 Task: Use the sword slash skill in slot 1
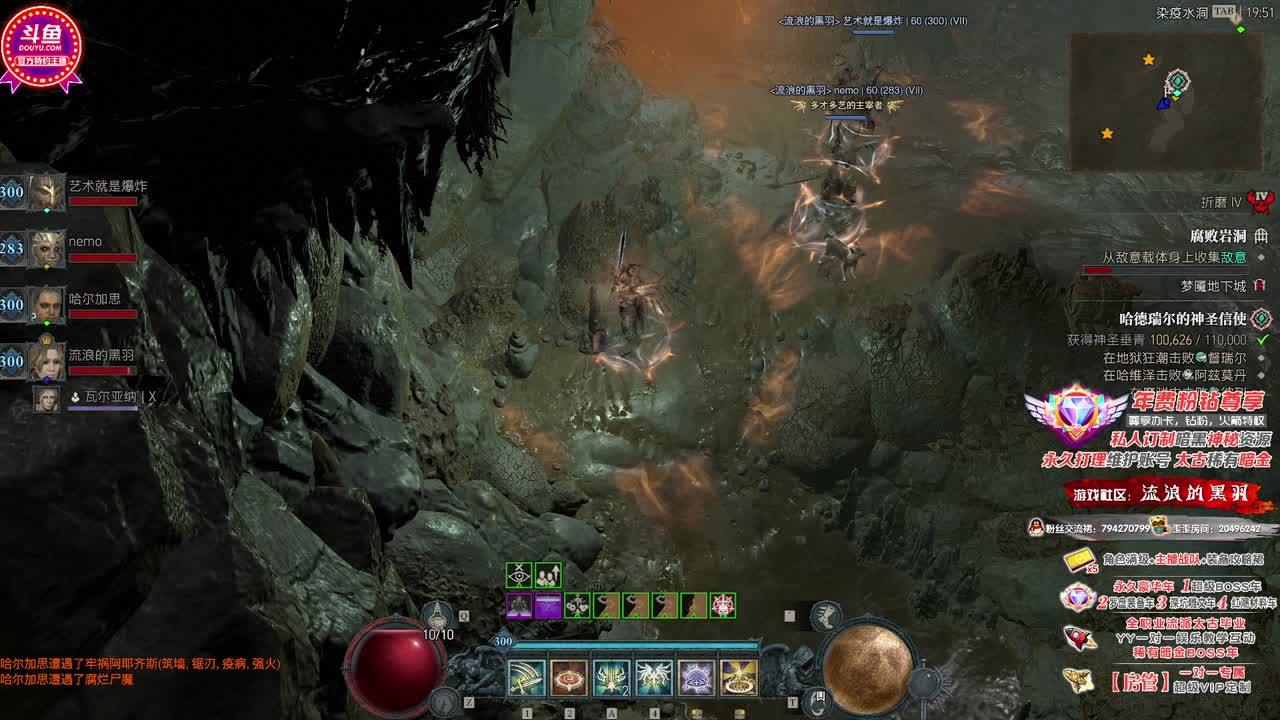(x=526, y=678)
